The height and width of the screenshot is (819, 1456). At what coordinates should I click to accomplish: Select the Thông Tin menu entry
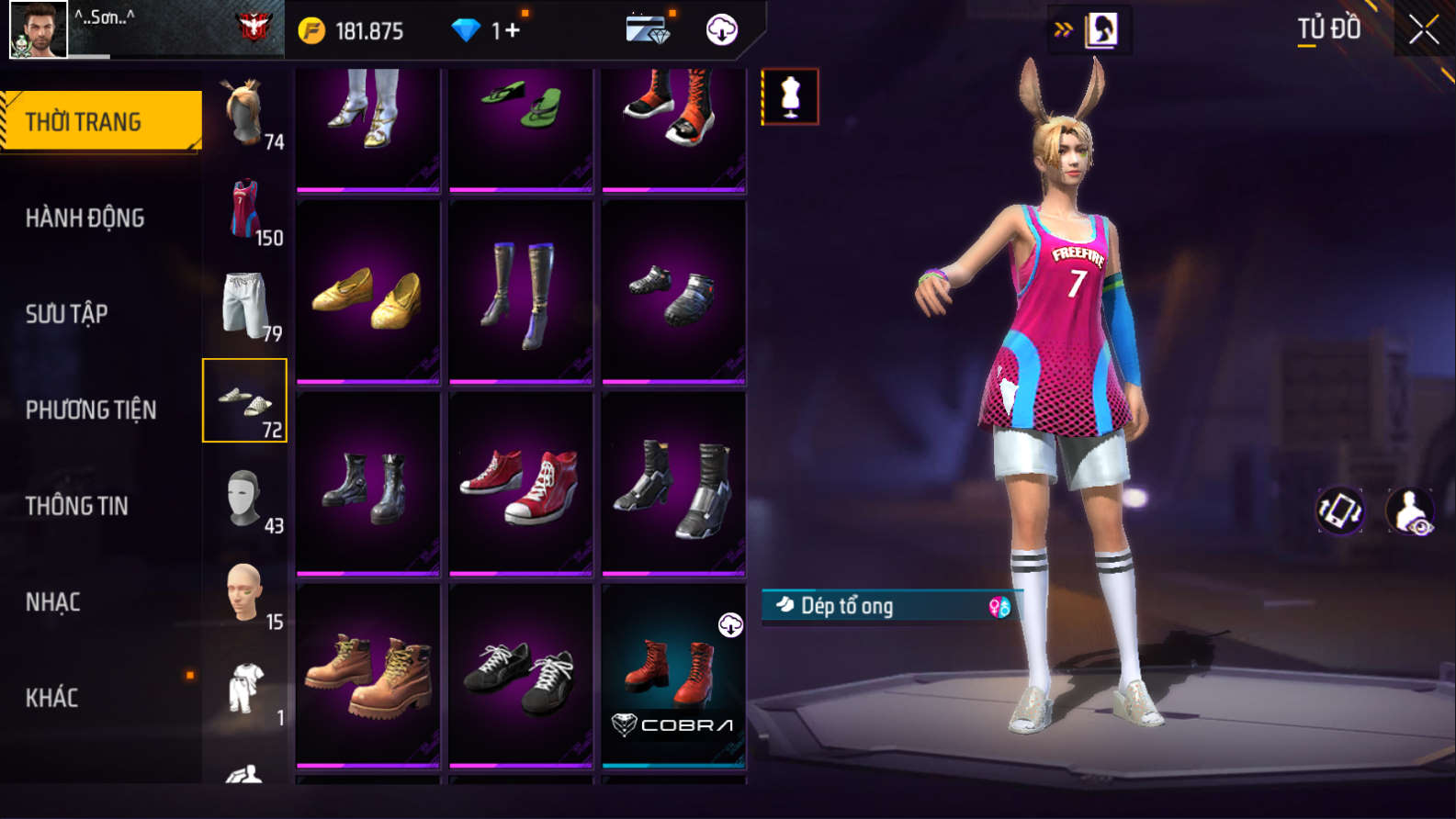pyautogui.click(x=76, y=506)
